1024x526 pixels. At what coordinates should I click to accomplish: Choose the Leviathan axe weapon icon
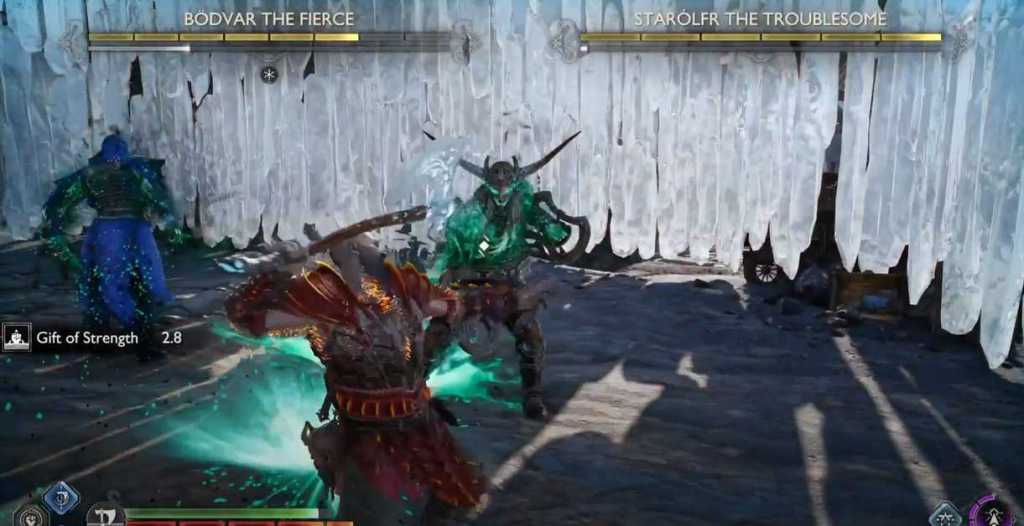click(x=104, y=516)
